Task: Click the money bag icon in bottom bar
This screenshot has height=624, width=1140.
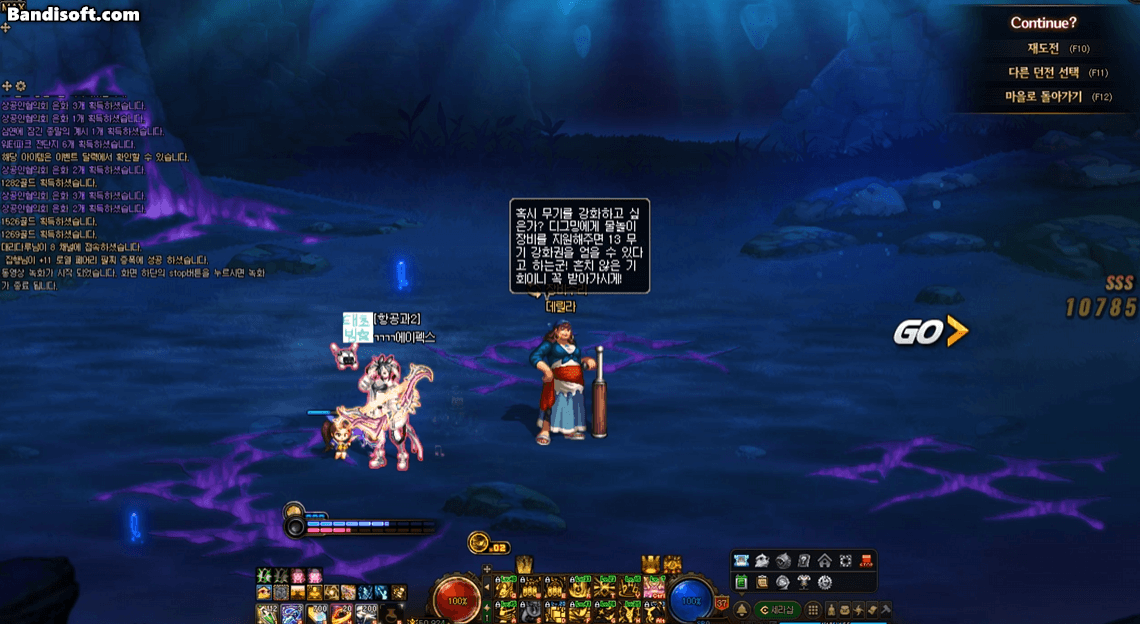Action: [x=830, y=609]
